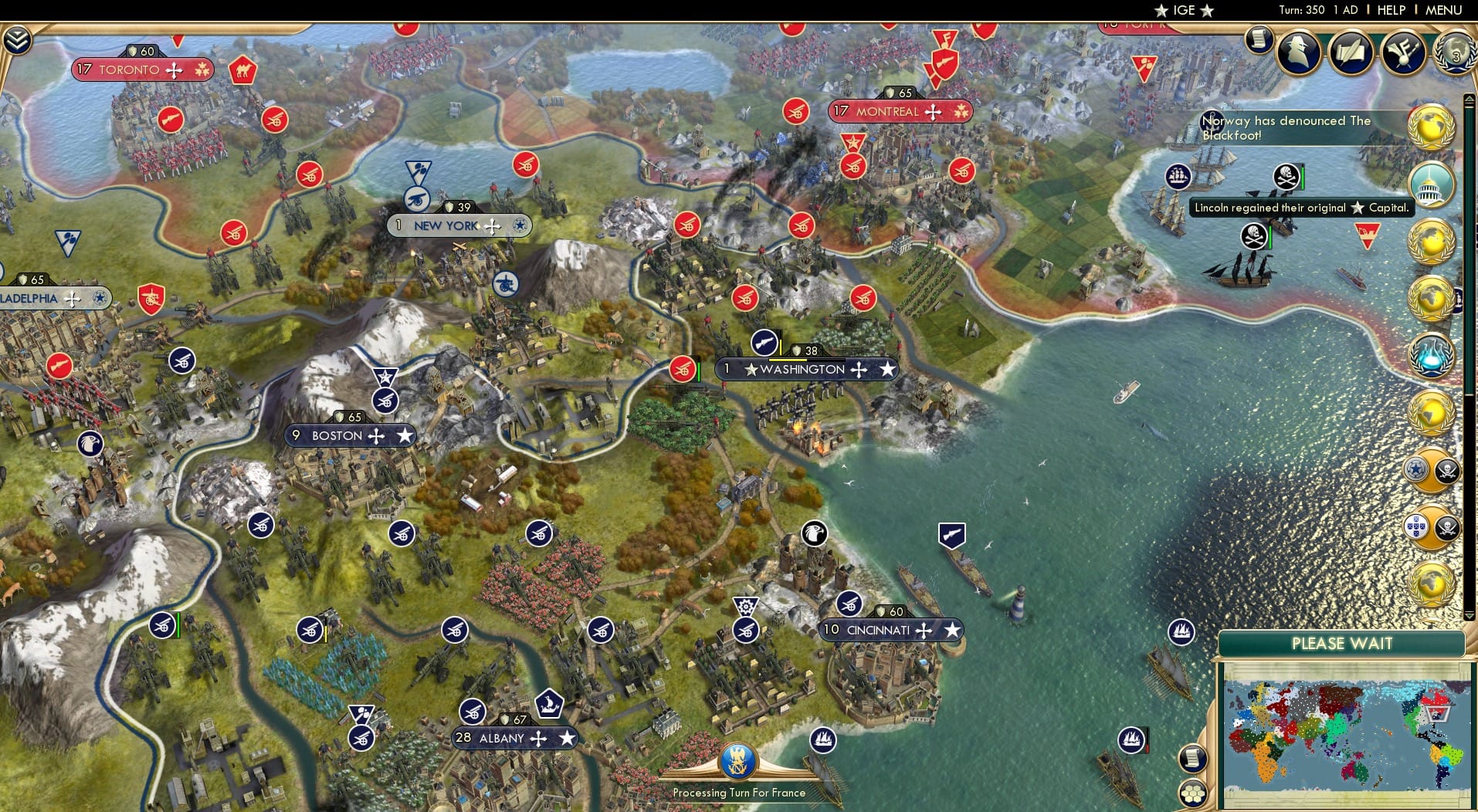Click Lincoln regained Capital message banner

pos(1302,208)
